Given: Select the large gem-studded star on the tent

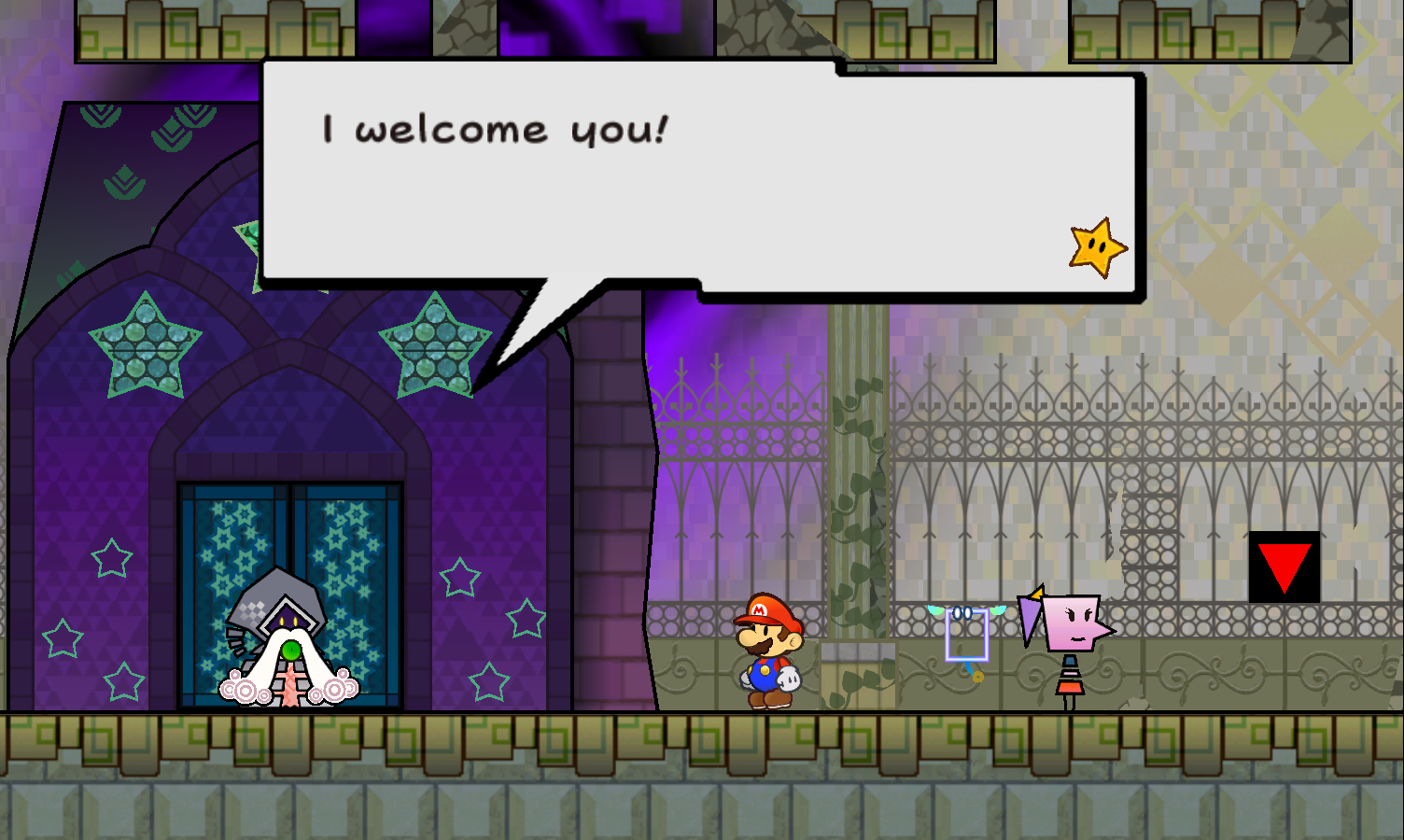Looking at the screenshot, I should pos(145,345).
